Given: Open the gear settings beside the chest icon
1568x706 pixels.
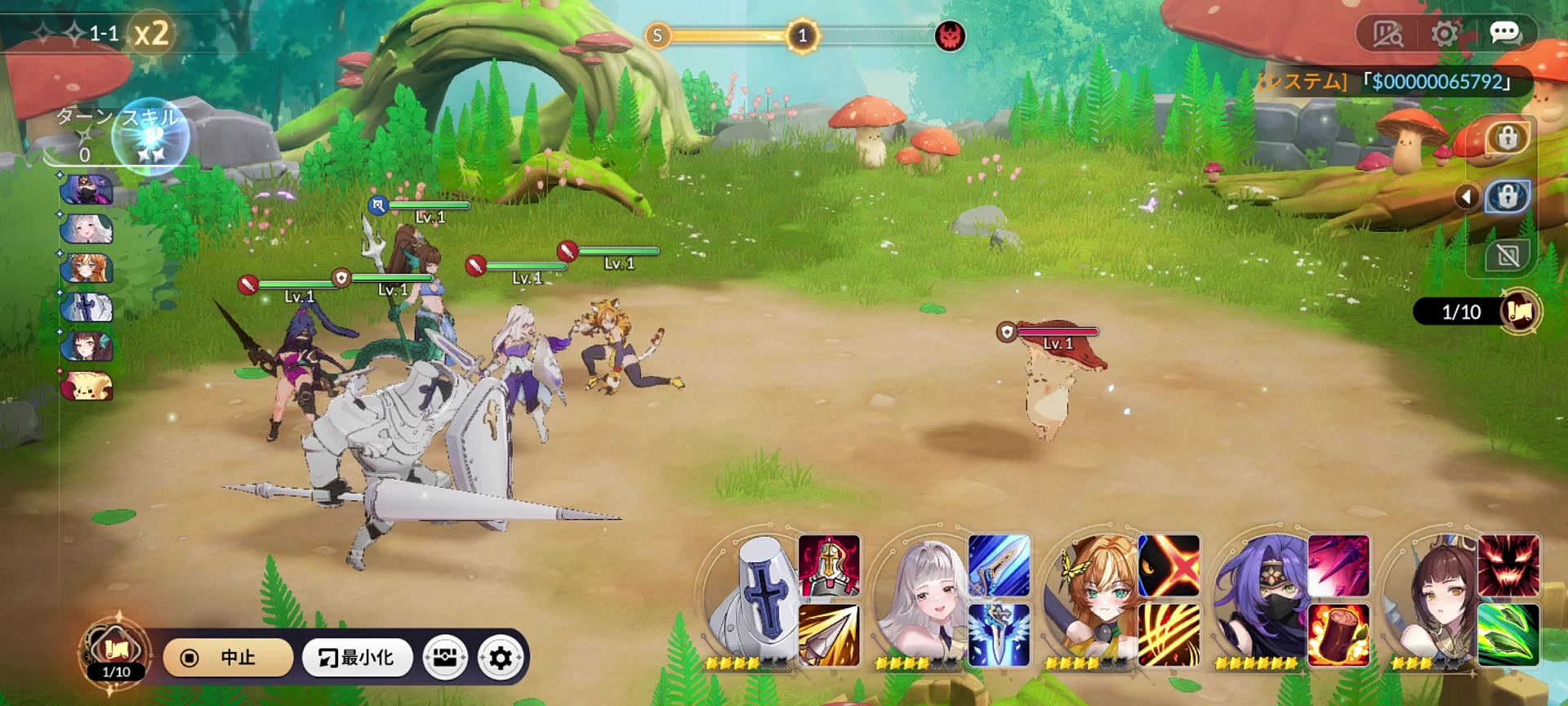Looking at the screenshot, I should (501, 658).
